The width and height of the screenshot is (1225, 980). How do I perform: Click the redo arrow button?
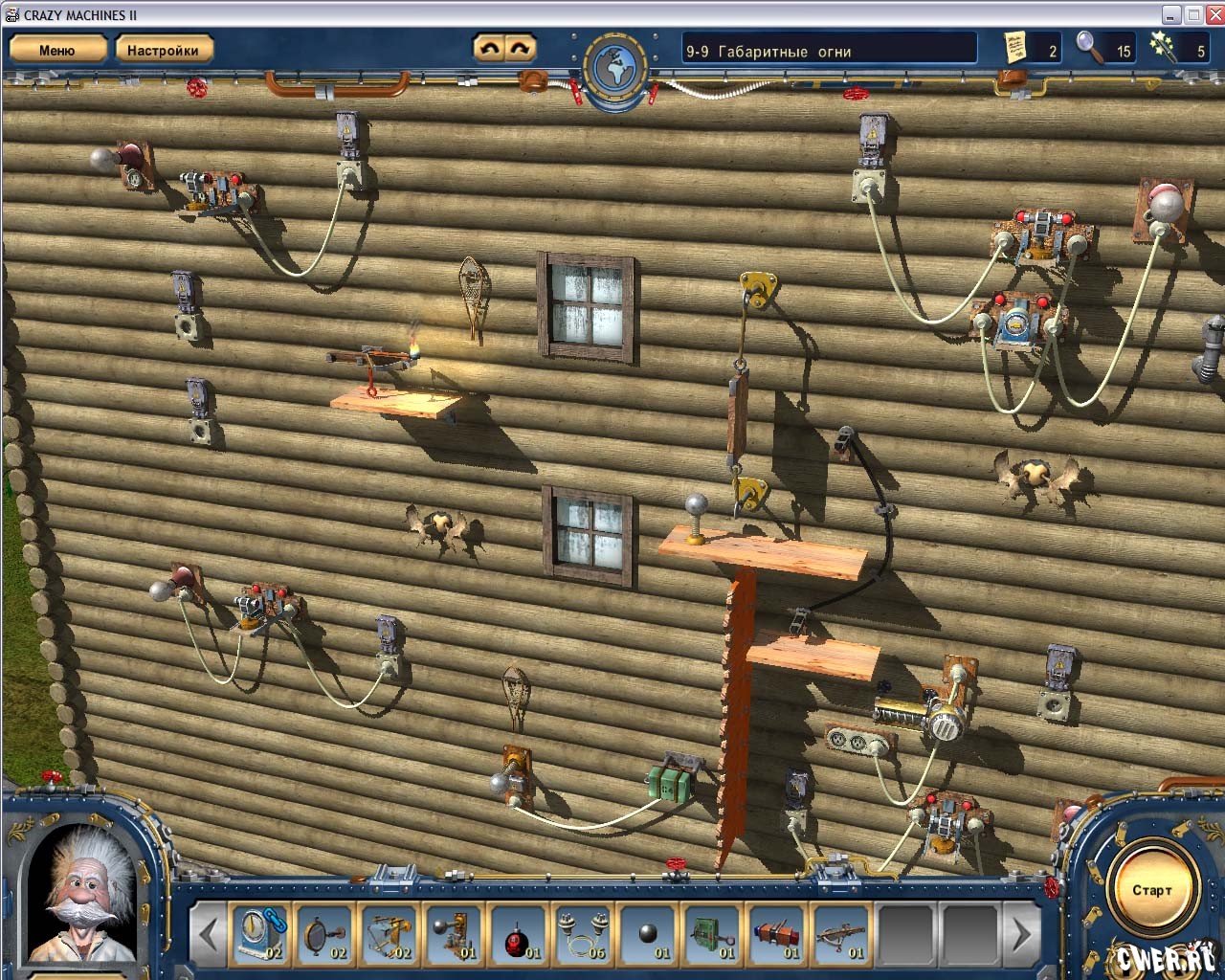(520, 48)
